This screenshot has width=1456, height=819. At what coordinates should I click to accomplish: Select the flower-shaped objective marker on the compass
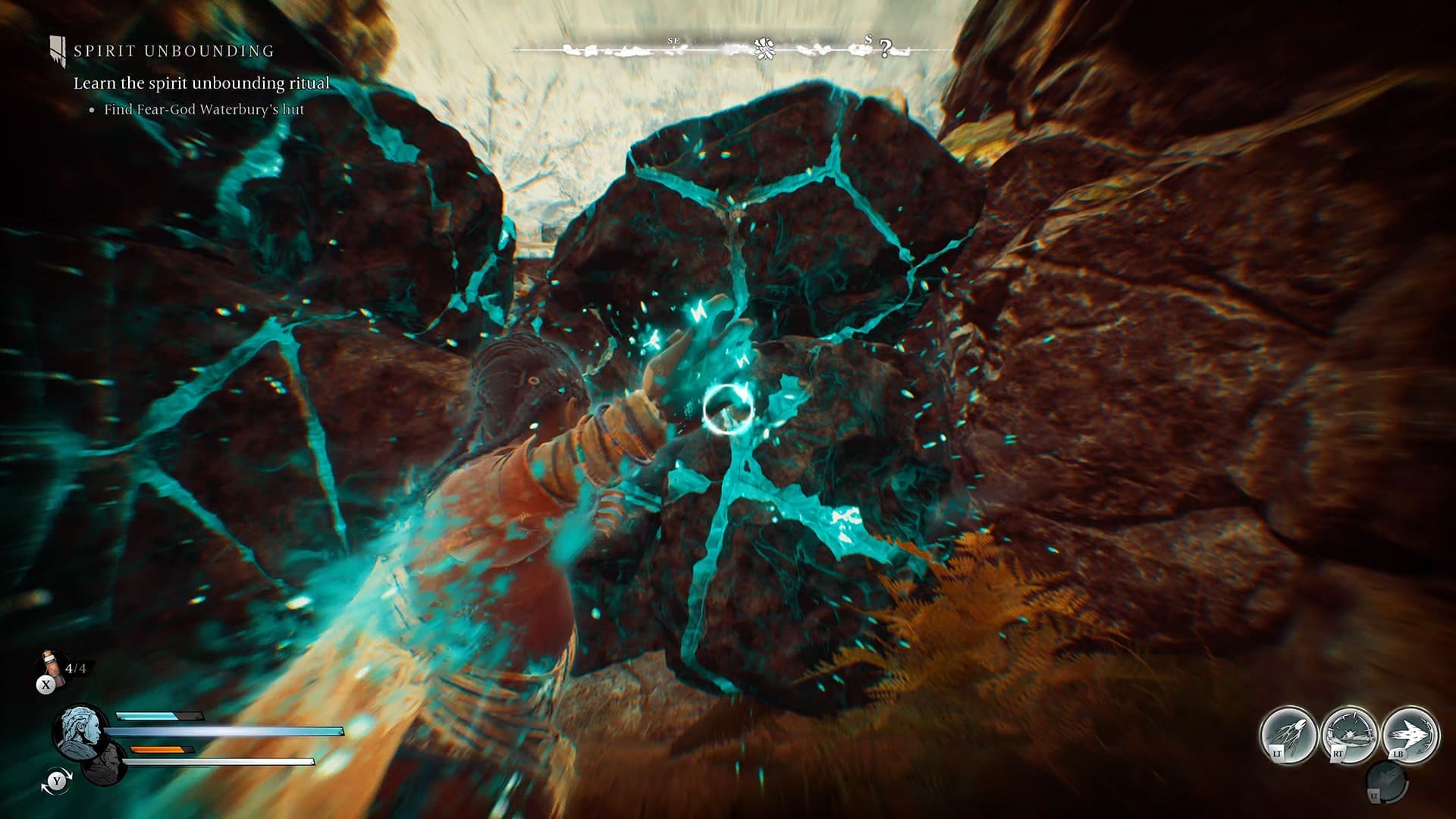tap(764, 50)
